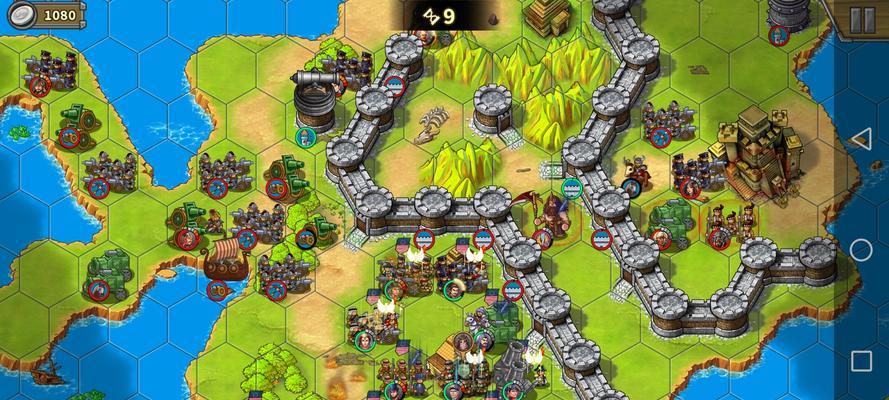The image size is (889, 400).
Task: Pause the game with the pause button
Action: 861,19
